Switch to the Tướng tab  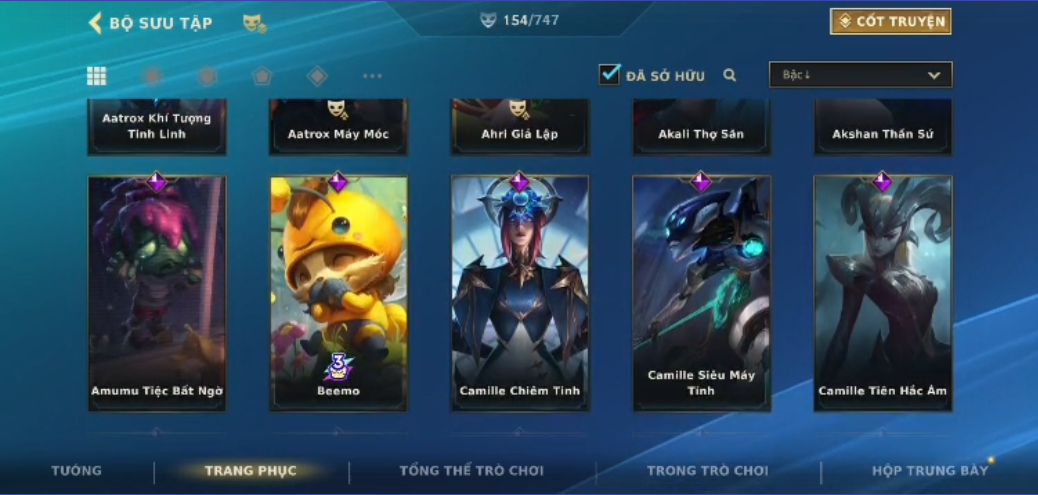(x=77, y=471)
